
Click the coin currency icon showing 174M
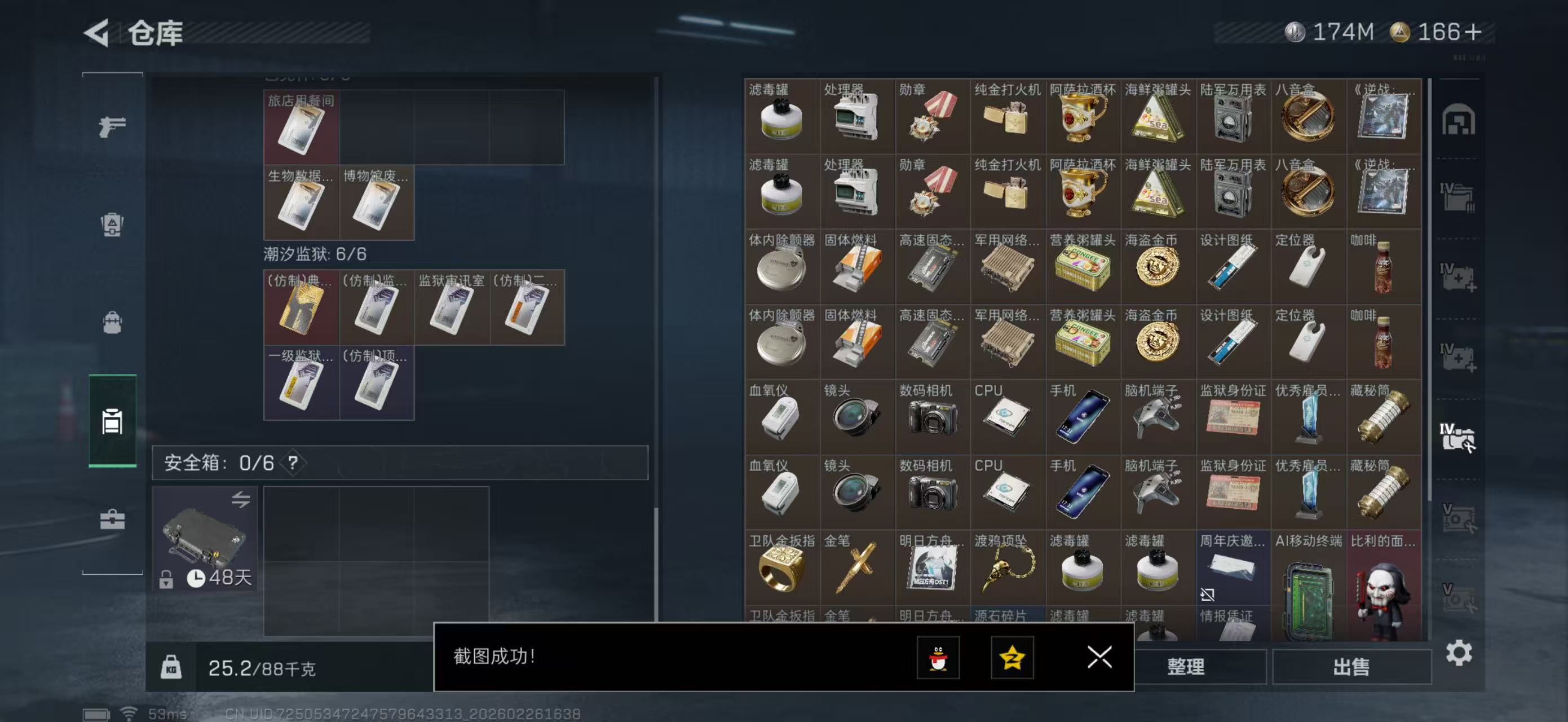coord(1296,33)
